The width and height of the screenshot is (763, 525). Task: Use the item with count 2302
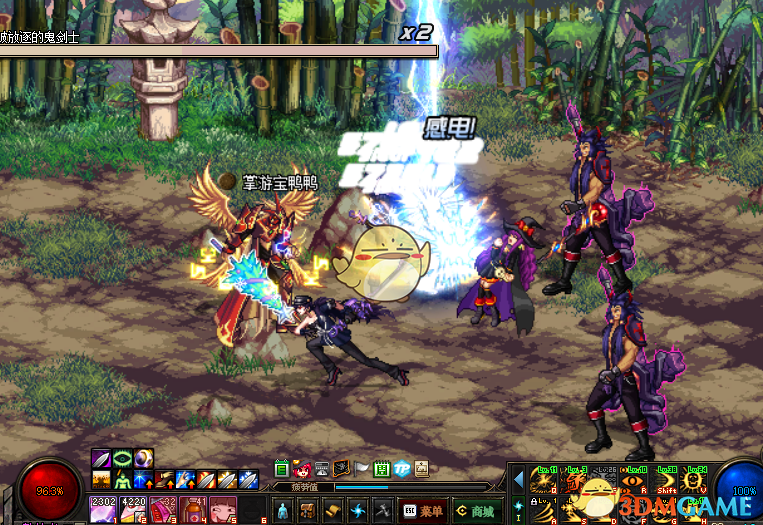[103, 509]
